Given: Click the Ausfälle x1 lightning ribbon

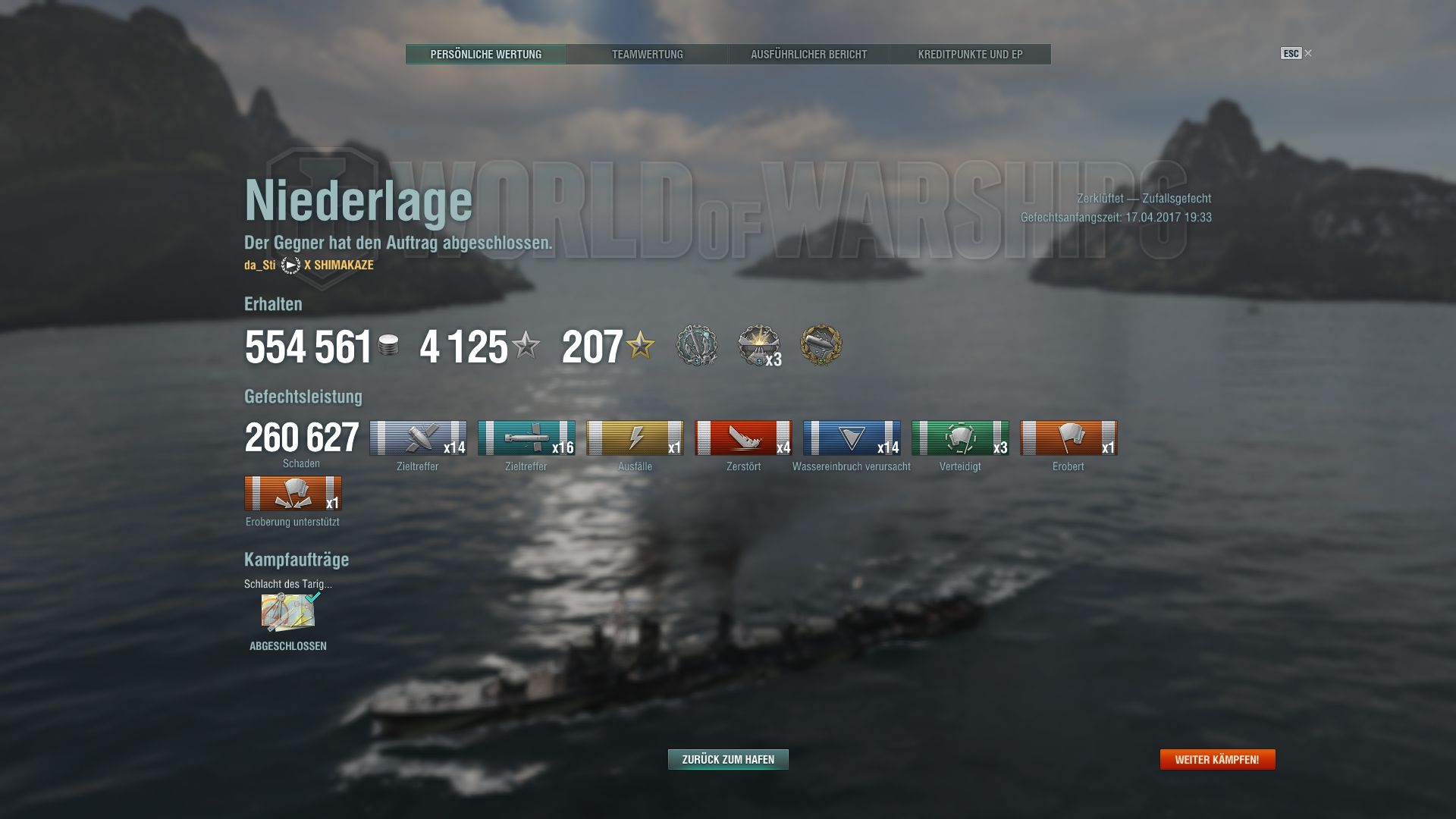Looking at the screenshot, I should (635, 438).
